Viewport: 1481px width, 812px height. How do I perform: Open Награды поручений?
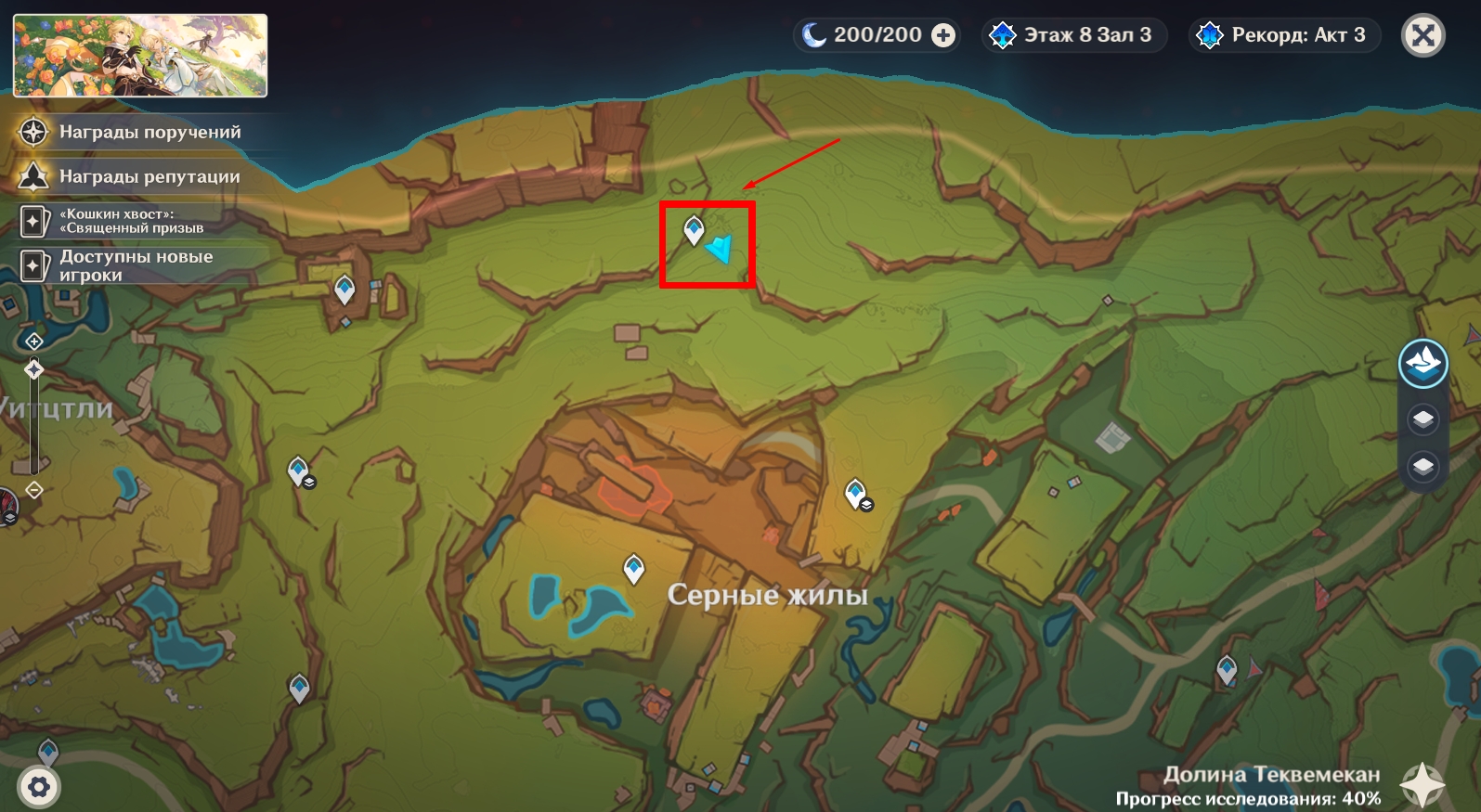149,132
